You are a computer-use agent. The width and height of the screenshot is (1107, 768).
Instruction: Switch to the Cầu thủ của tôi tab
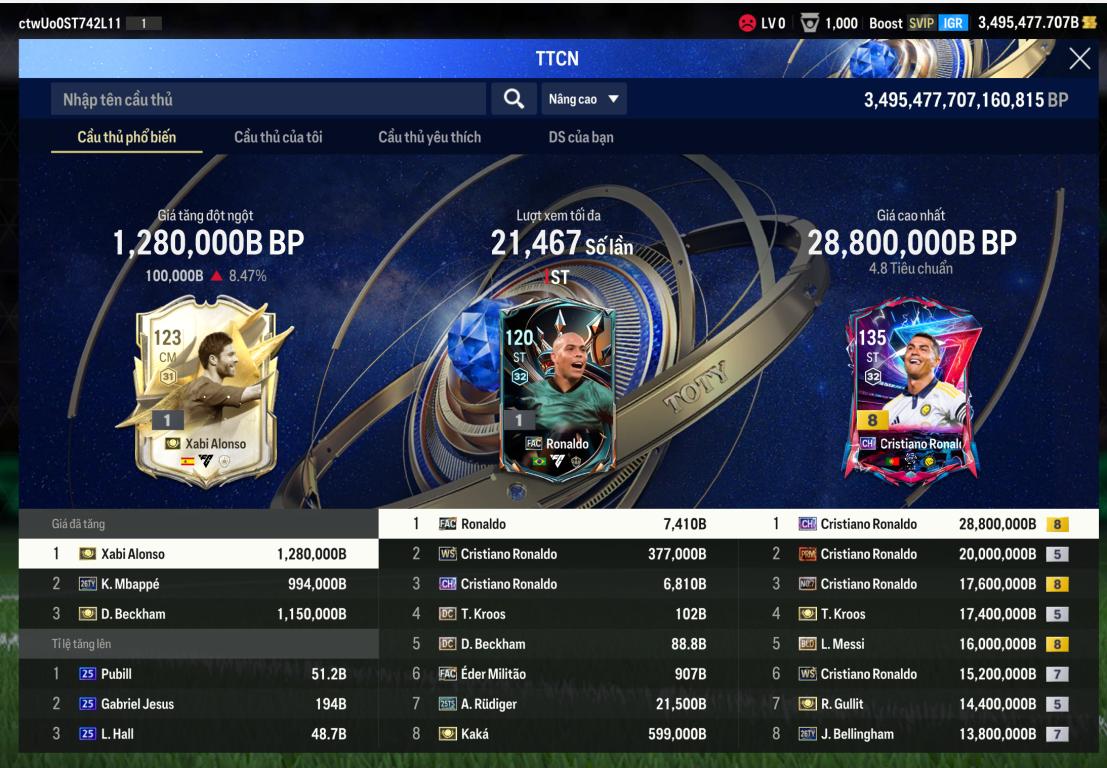(x=278, y=137)
